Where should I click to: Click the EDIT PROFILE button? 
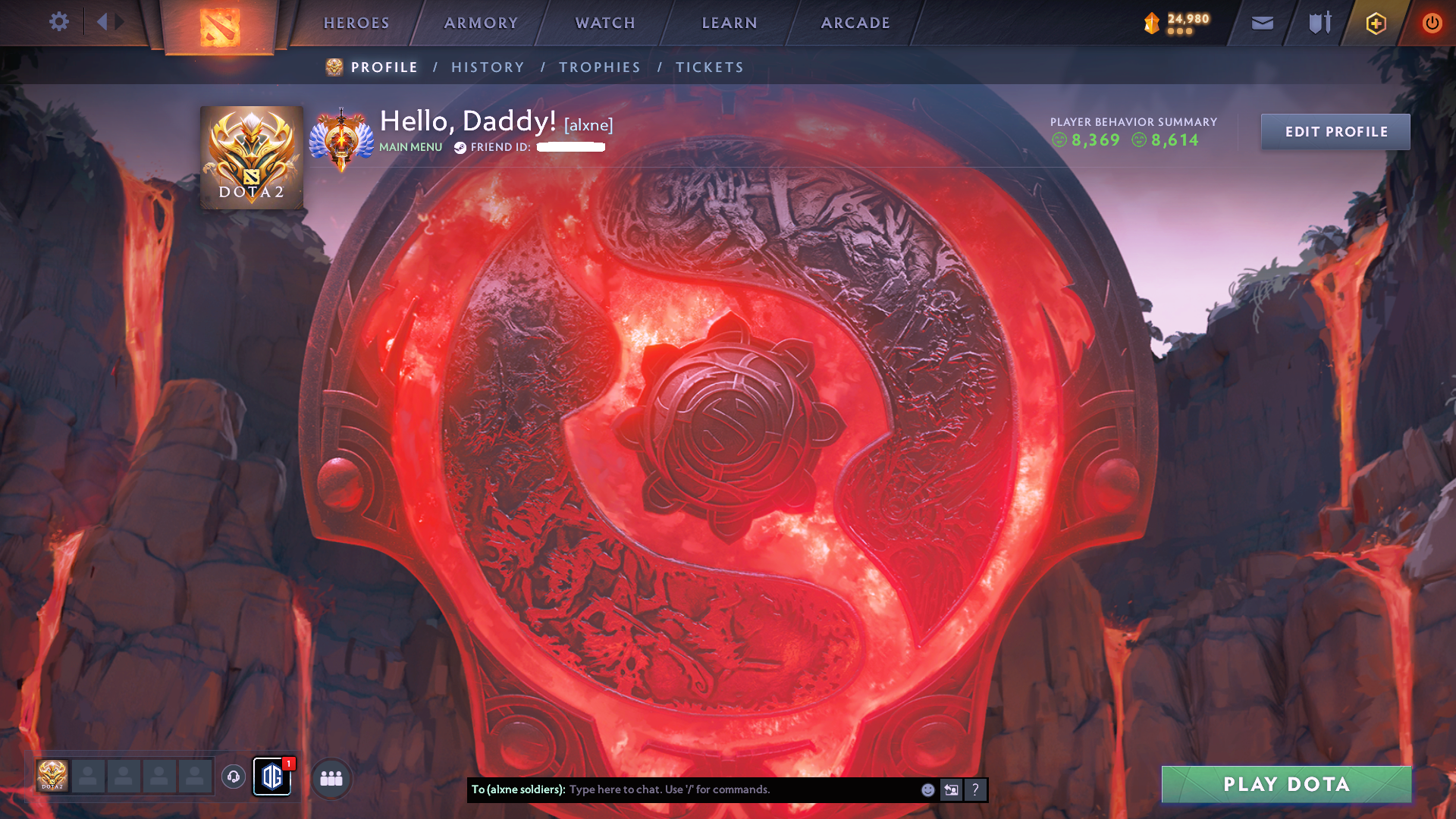pyautogui.click(x=1335, y=130)
